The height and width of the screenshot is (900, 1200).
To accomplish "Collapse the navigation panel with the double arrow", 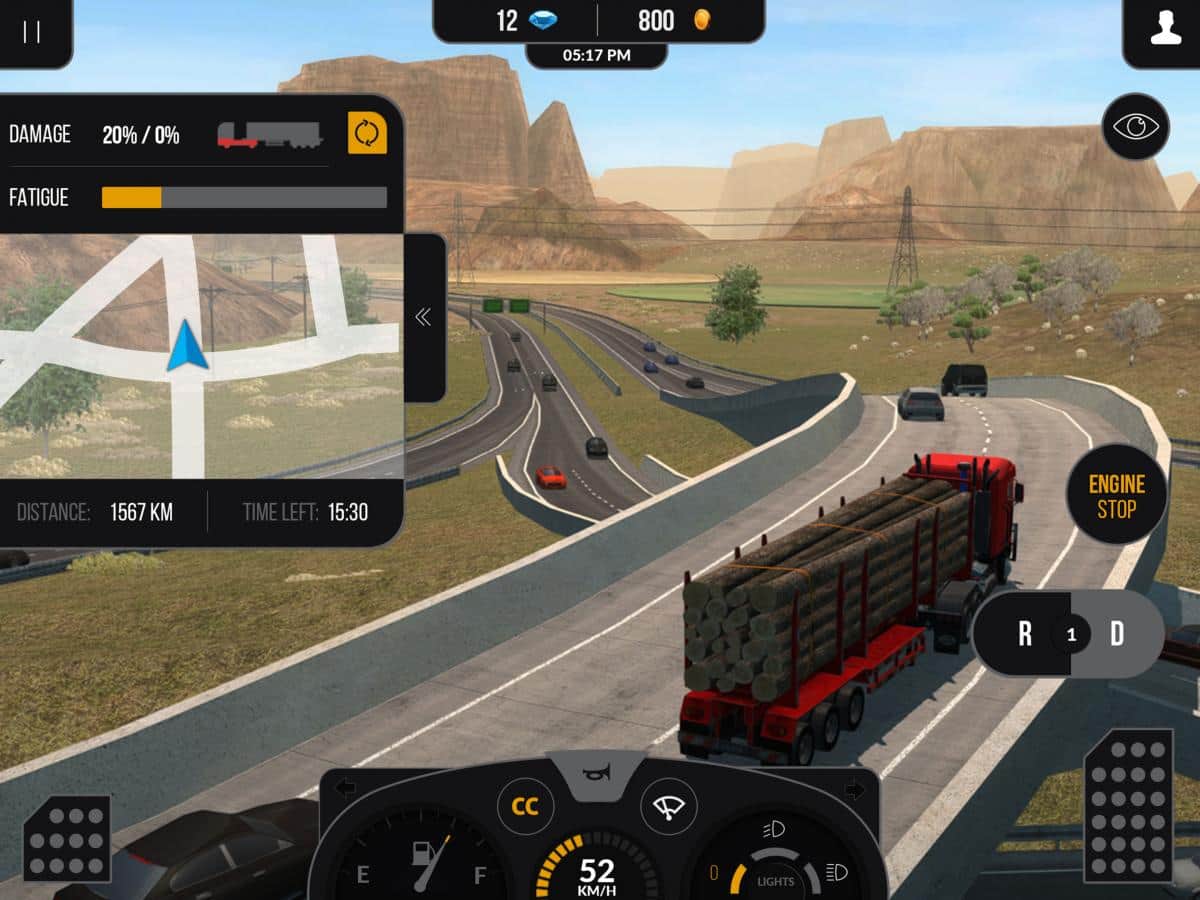I will (423, 317).
